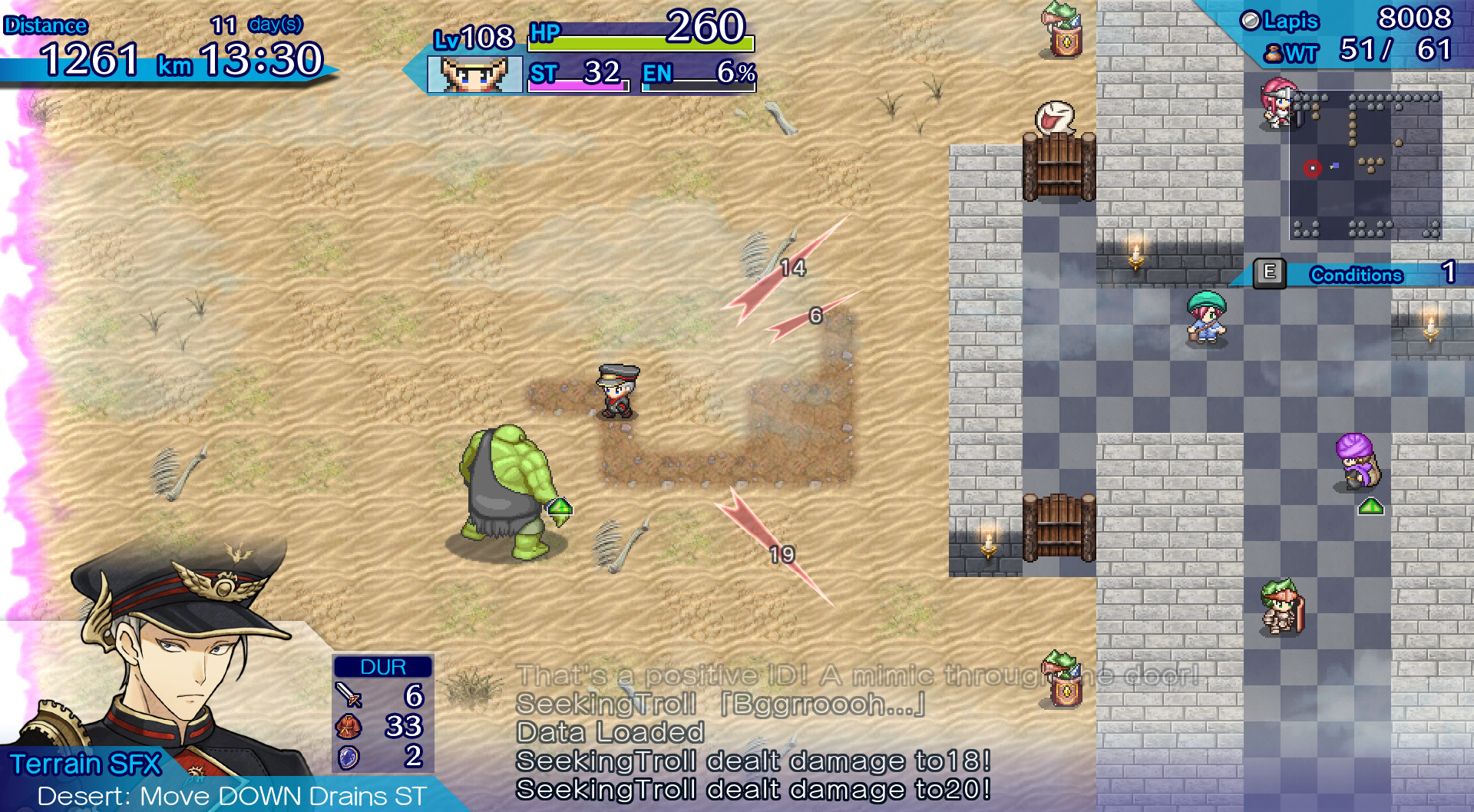The image size is (1474, 812).
Task: Click the WT weight pouch icon
Action: click(1274, 54)
